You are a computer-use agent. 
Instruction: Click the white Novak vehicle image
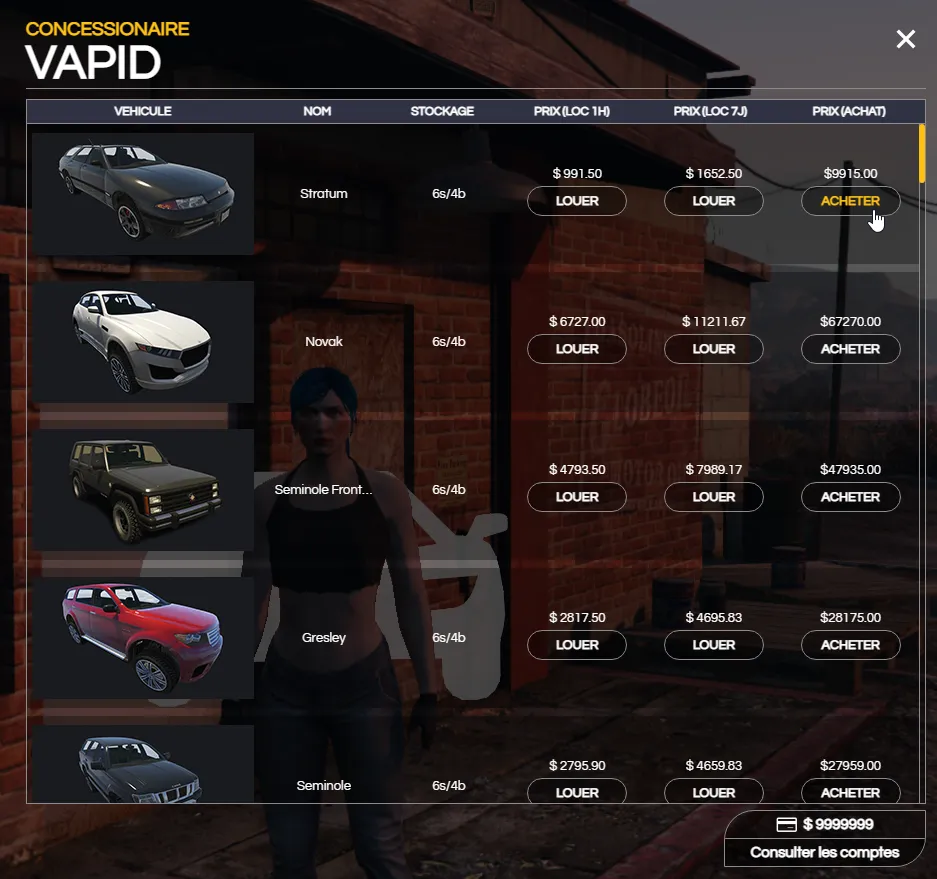point(143,341)
